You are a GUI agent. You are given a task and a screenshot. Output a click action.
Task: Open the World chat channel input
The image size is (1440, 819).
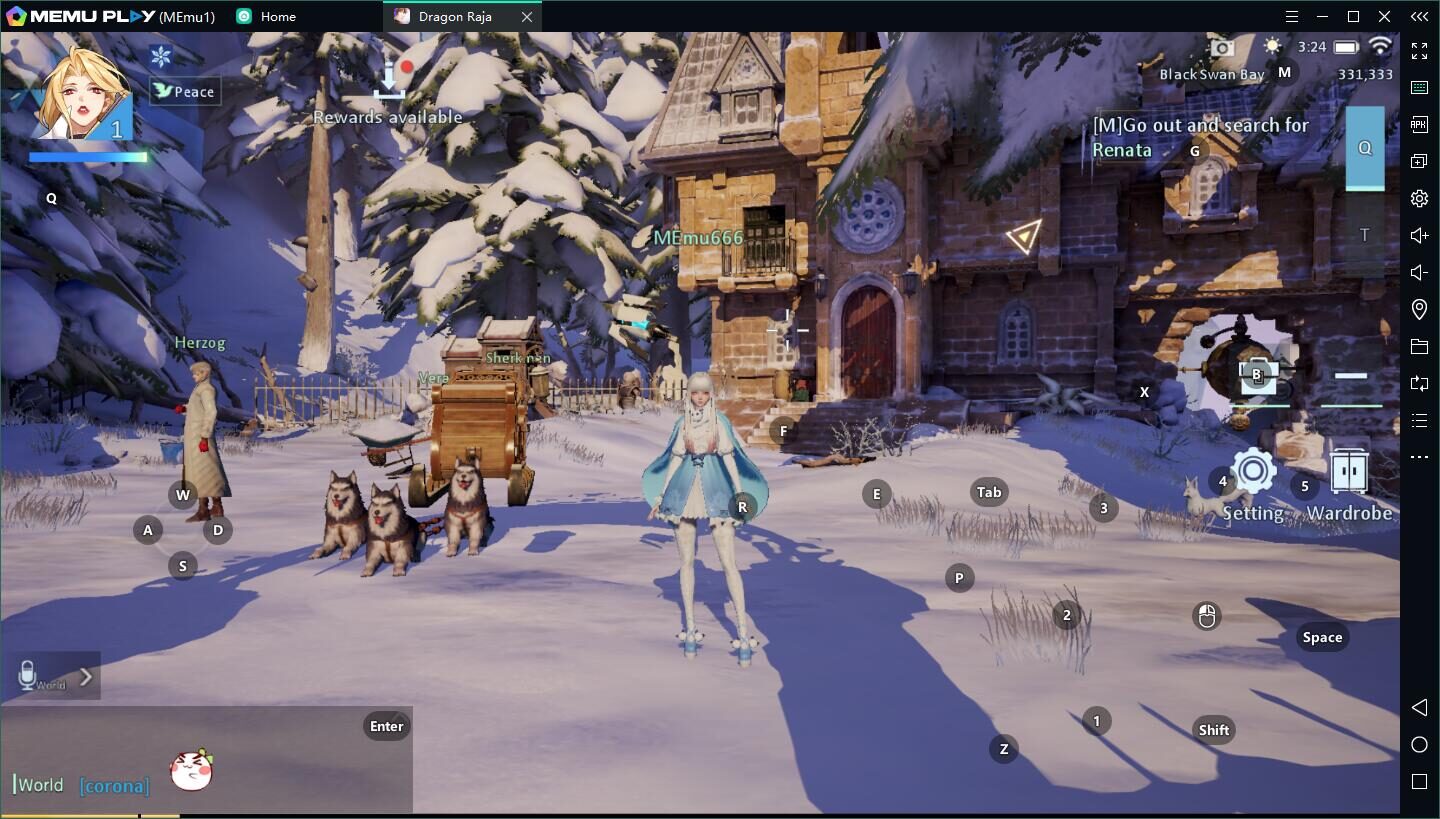pyautogui.click(x=40, y=785)
